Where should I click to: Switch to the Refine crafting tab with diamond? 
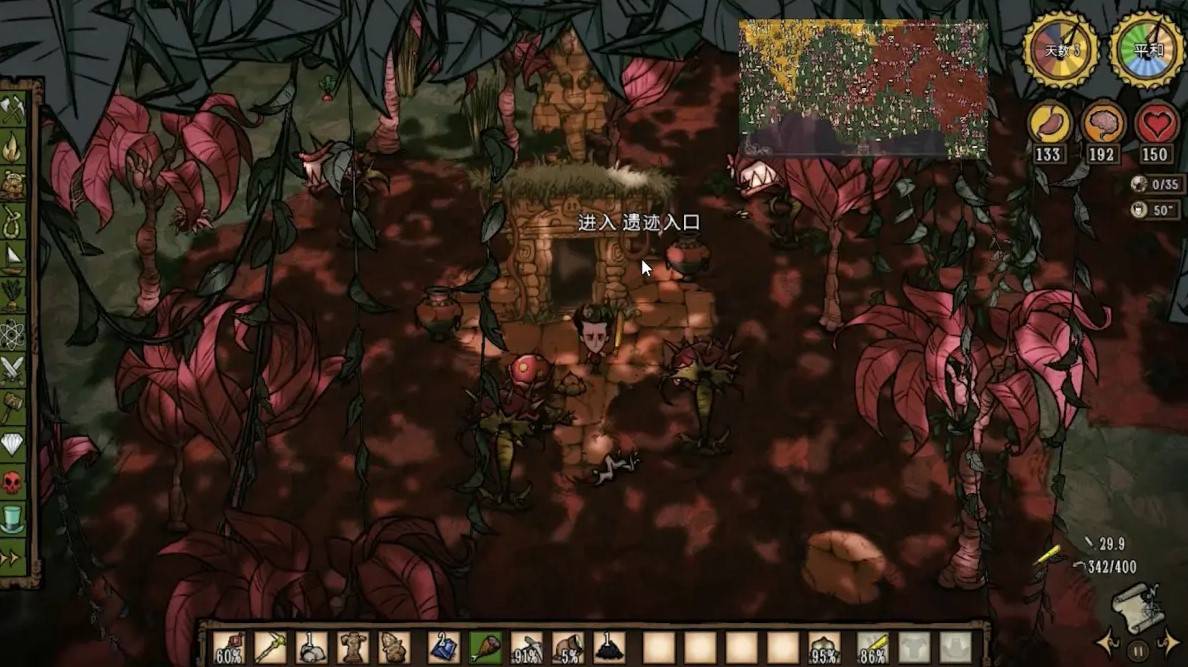[13, 442]
